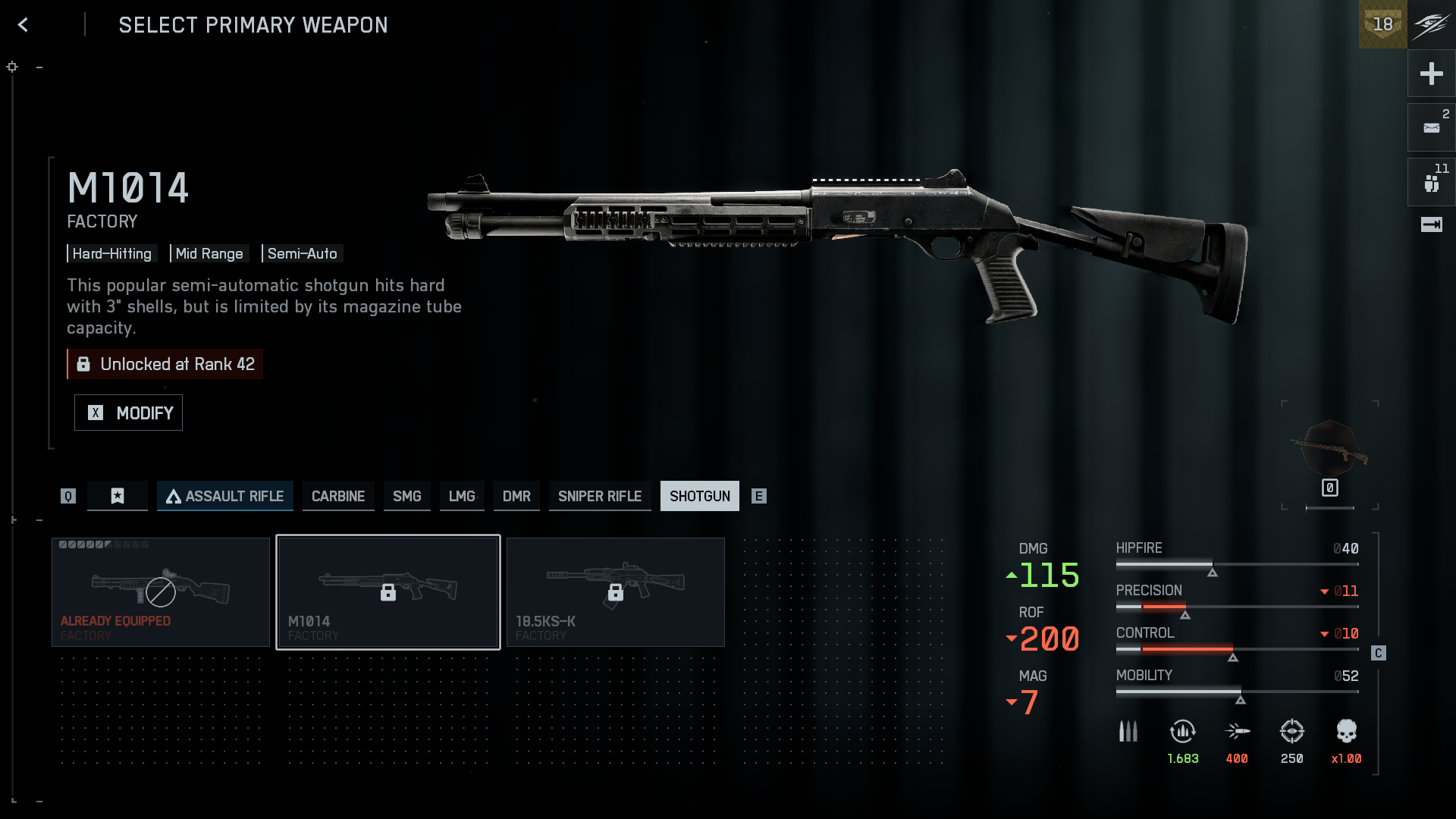This screenshot has height=819, width=1456.
Task: Select the SHOTGUN tab
Action: (699, 496)
